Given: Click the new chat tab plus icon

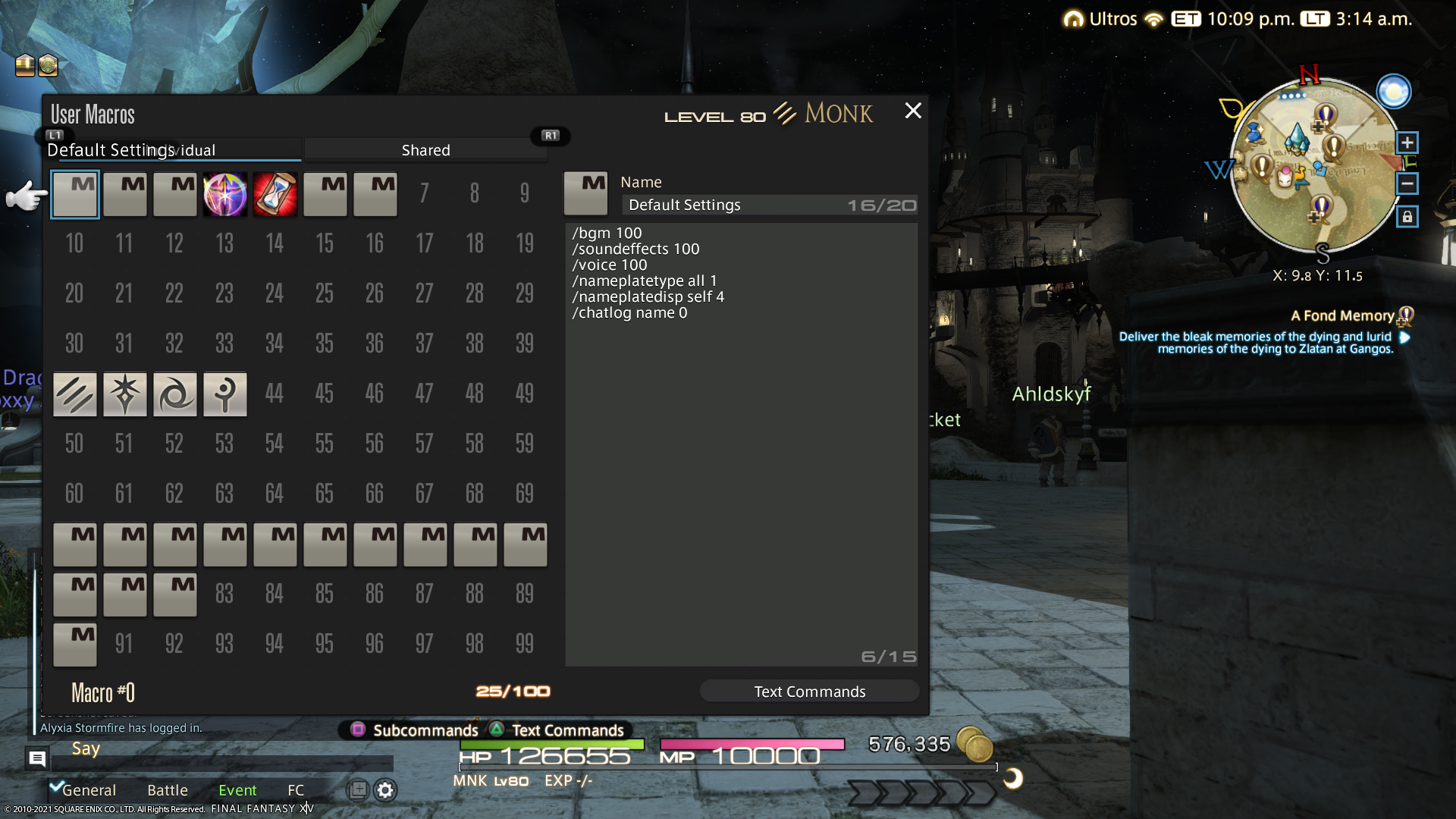Looking at the screenshot, I should (356, 790).
